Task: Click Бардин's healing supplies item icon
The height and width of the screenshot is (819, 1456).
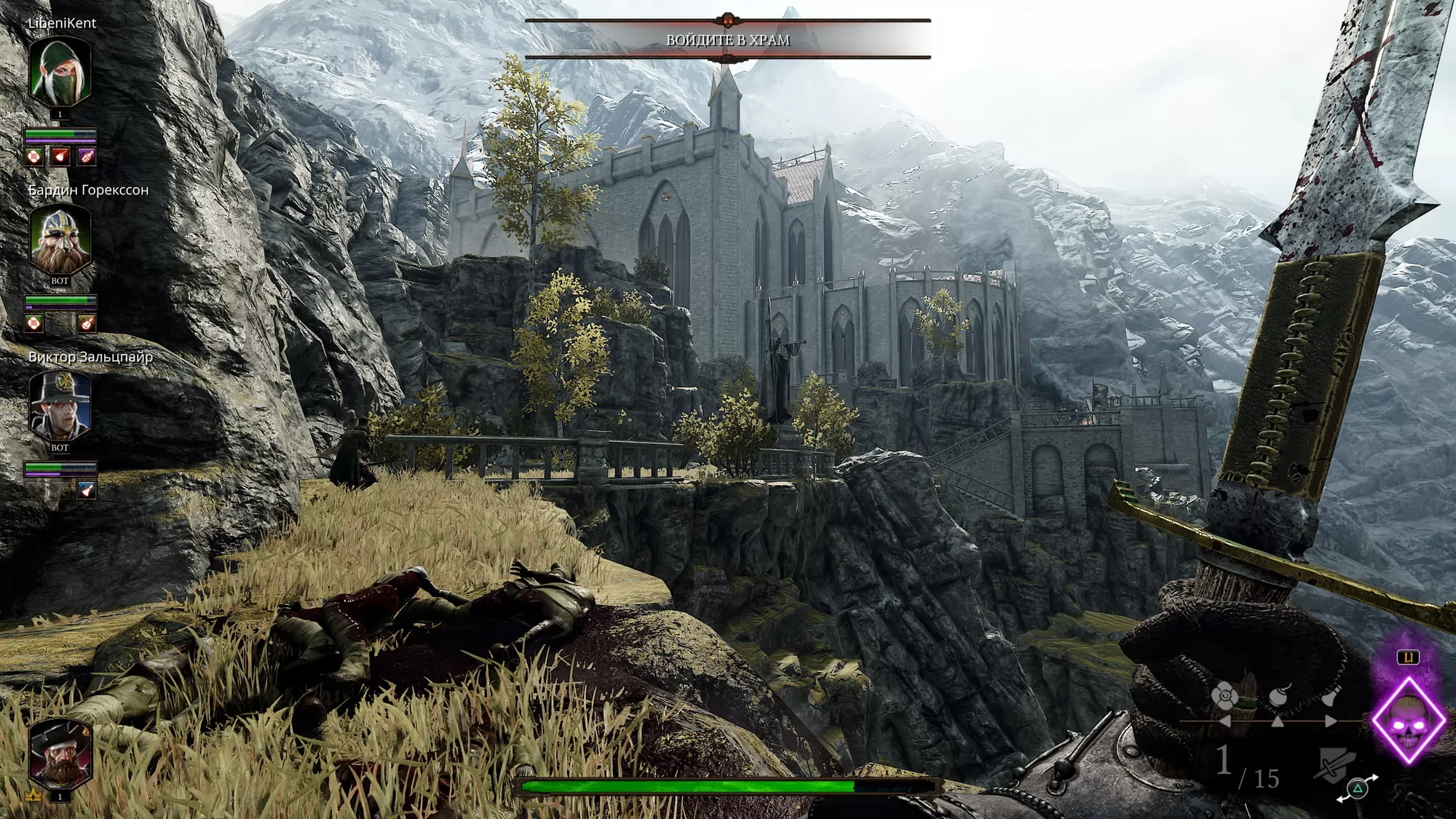Action: point(34,323)
